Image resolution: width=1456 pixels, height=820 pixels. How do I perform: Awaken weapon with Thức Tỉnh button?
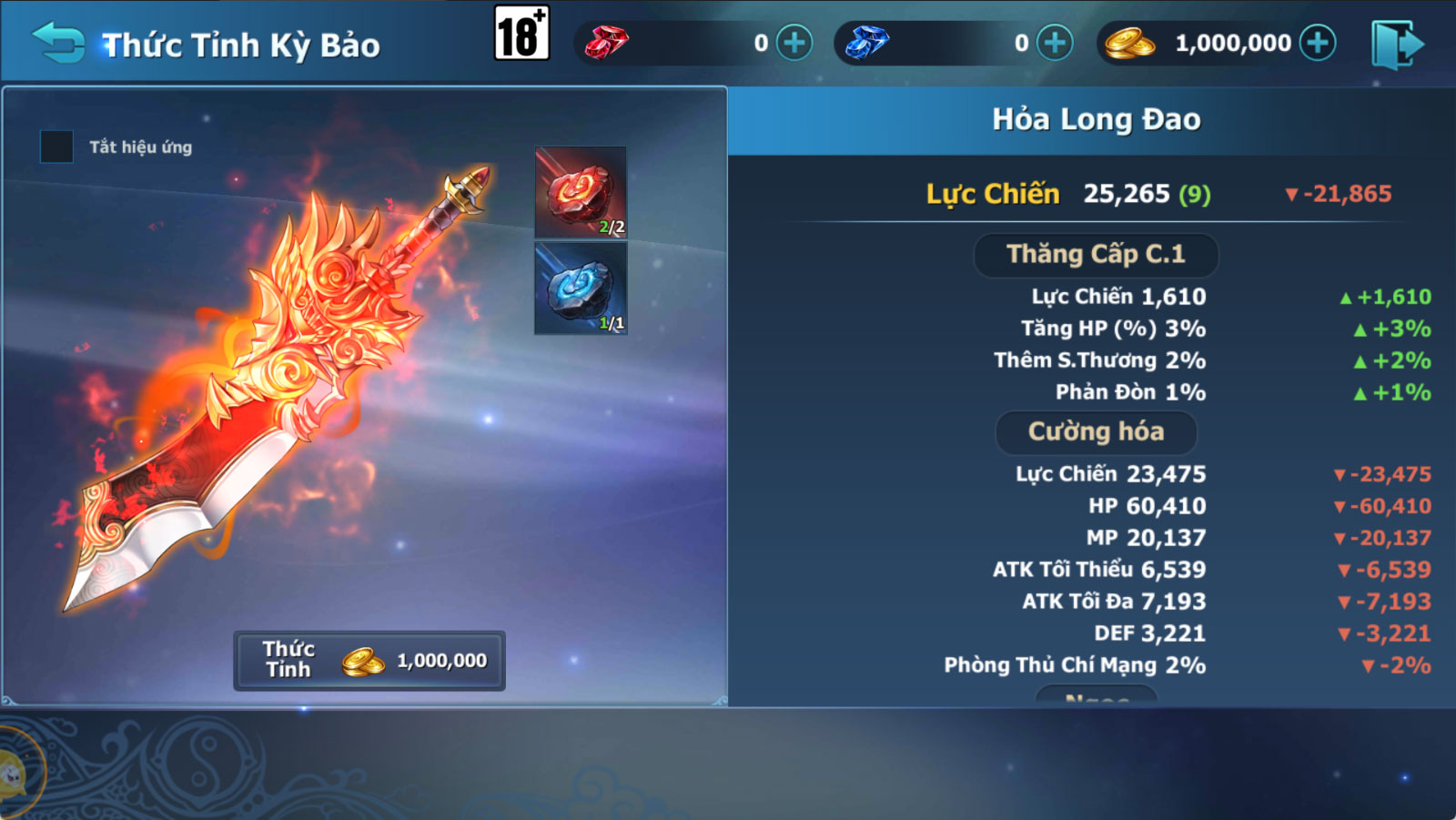(x=369, y=661)
